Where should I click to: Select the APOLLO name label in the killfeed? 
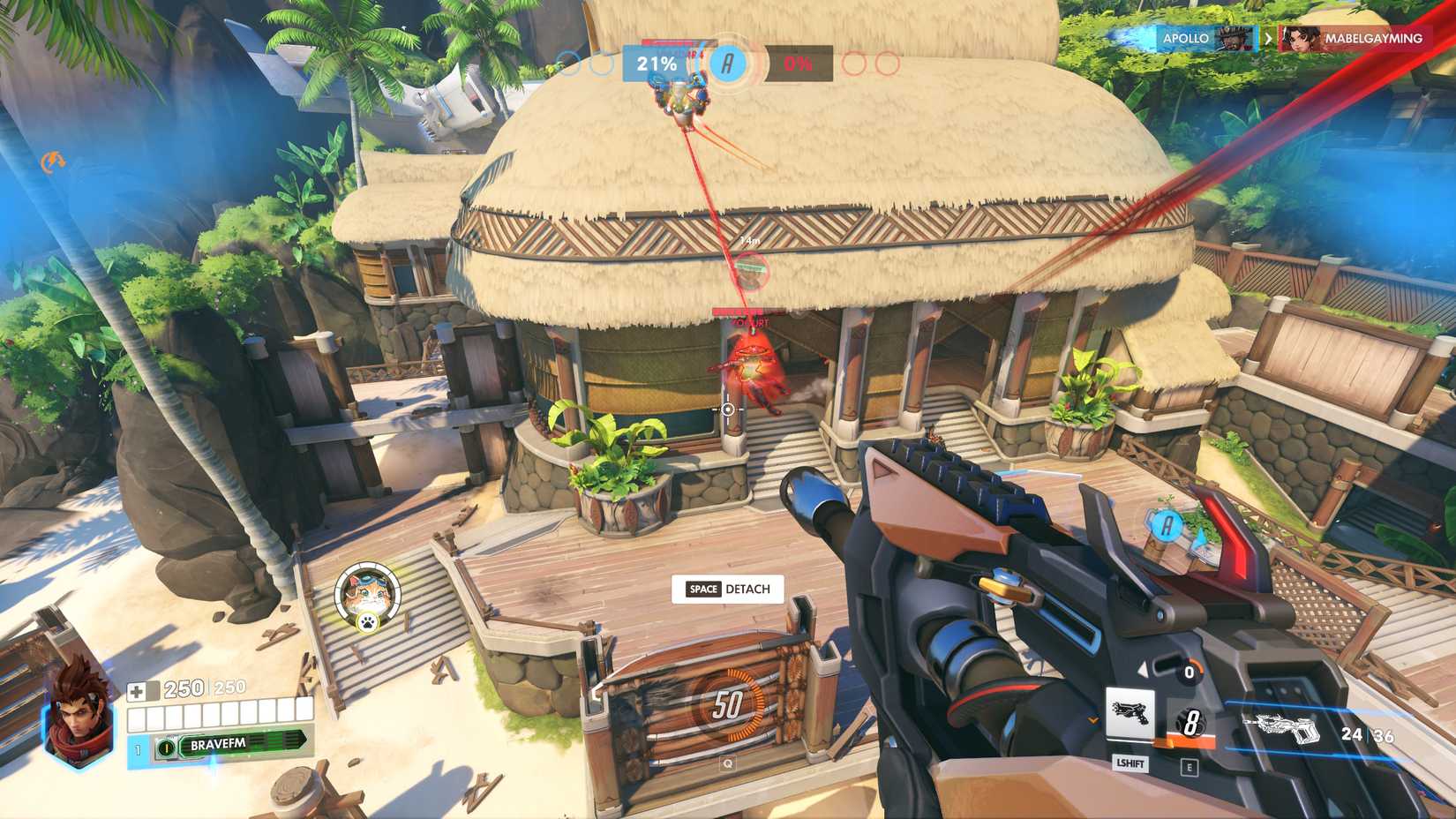1185,38
